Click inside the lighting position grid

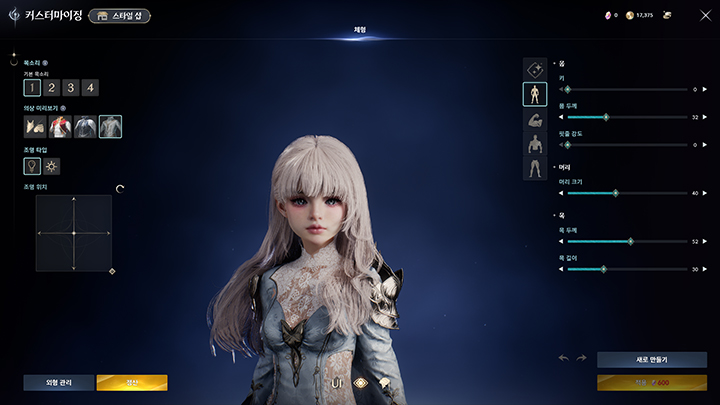pyautogui.click(x=74, y=233)
